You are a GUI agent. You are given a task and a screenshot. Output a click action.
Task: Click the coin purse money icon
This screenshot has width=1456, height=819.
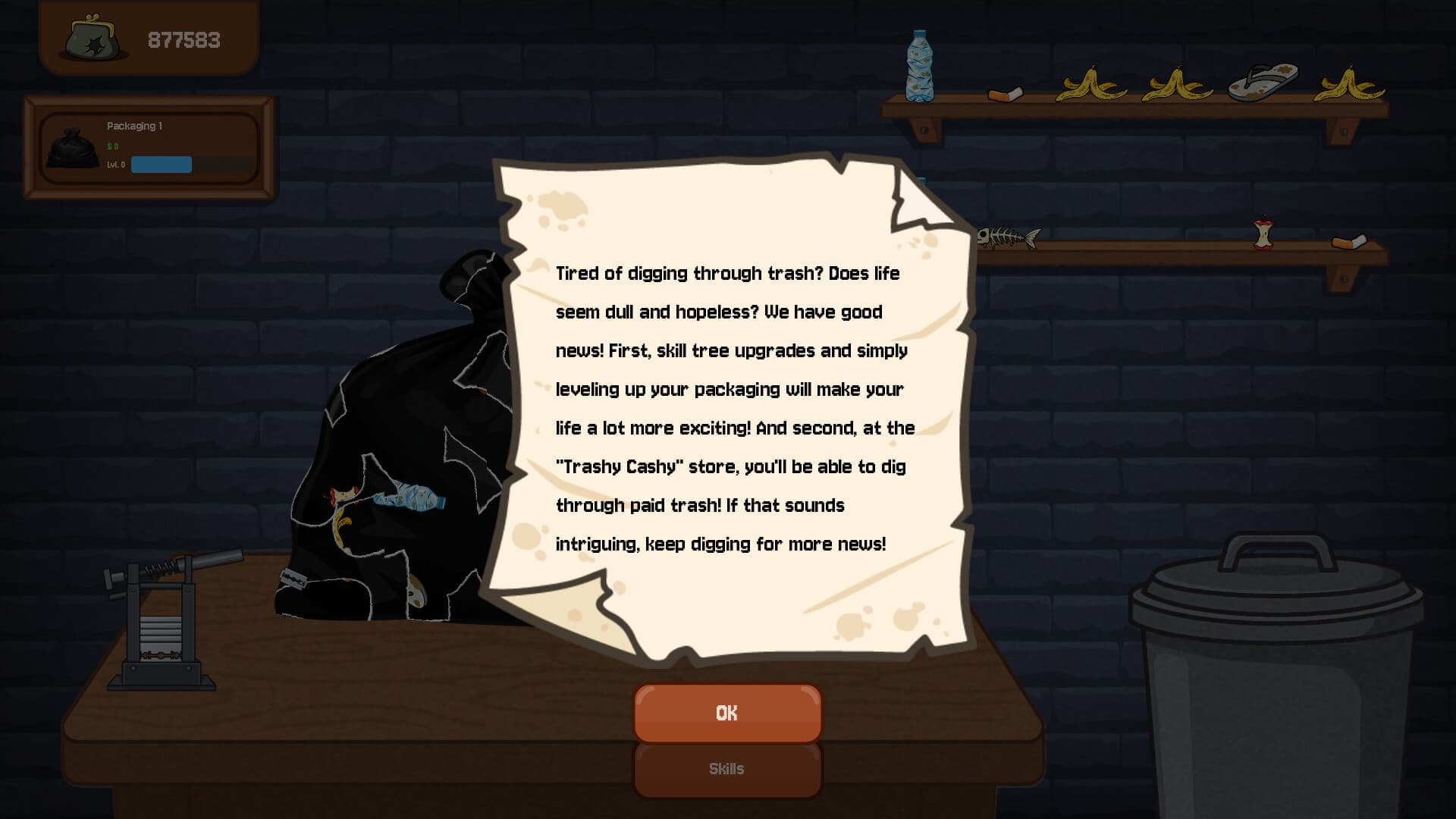point(91,39)
